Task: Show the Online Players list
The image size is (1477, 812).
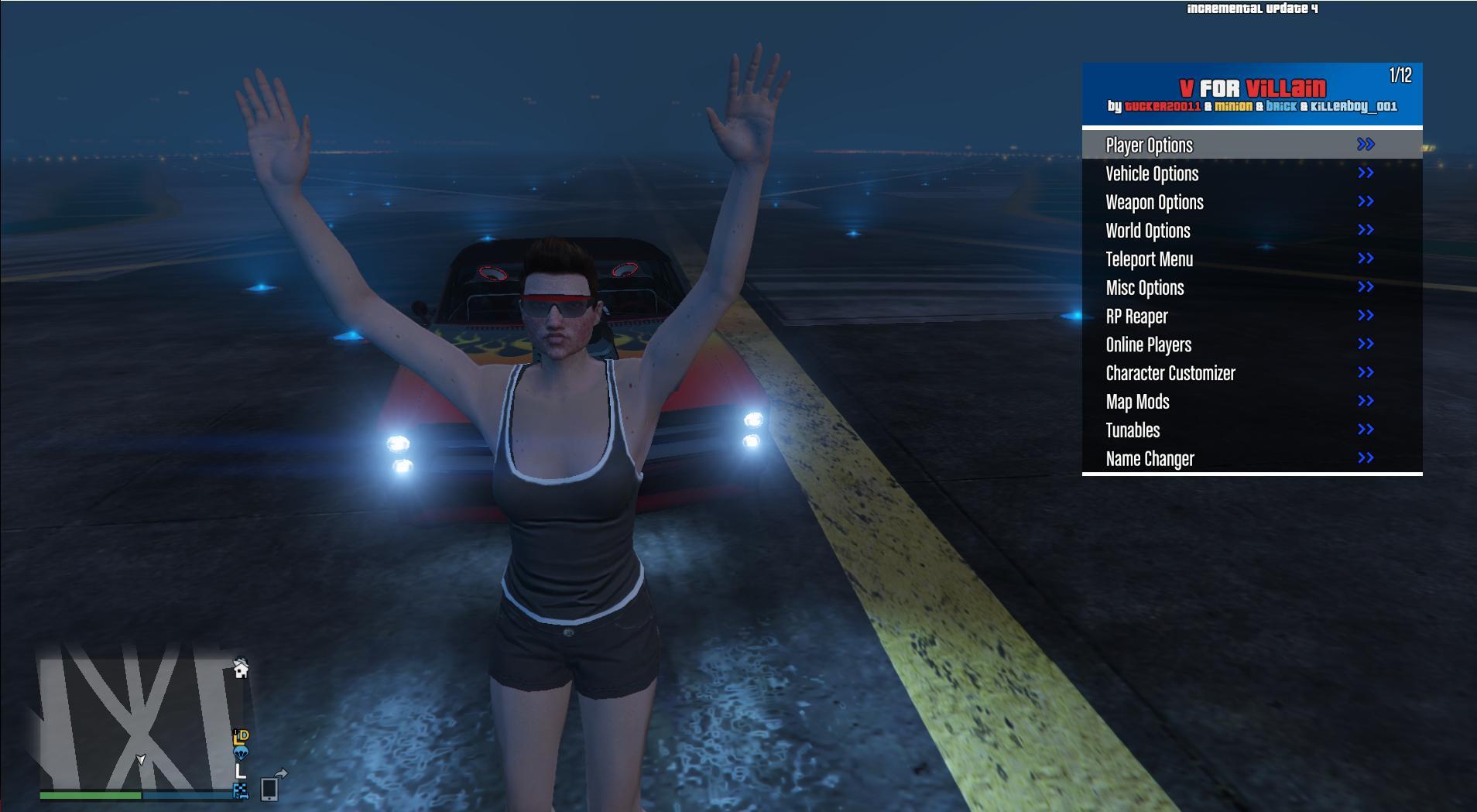Action: [x=1148, y=345]
